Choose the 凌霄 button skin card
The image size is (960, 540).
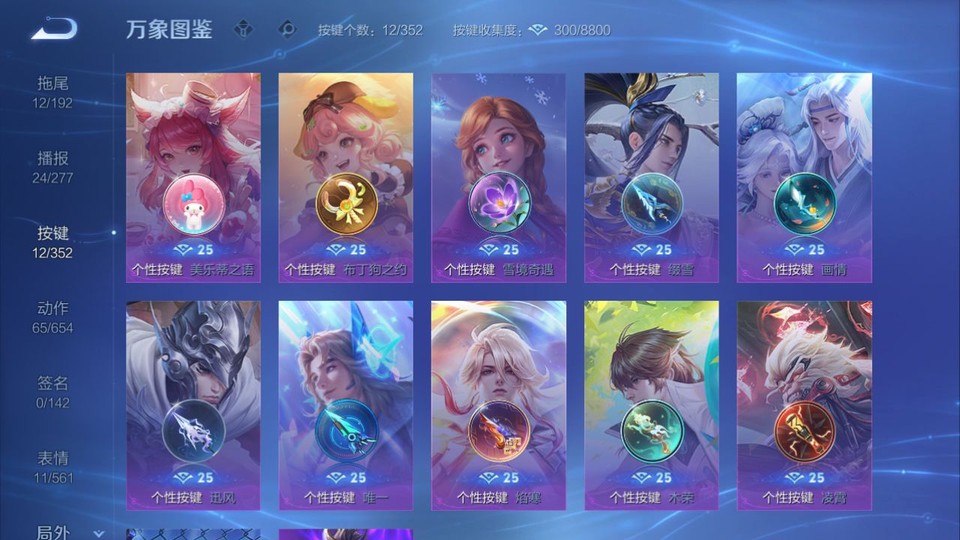coord(804,405)
